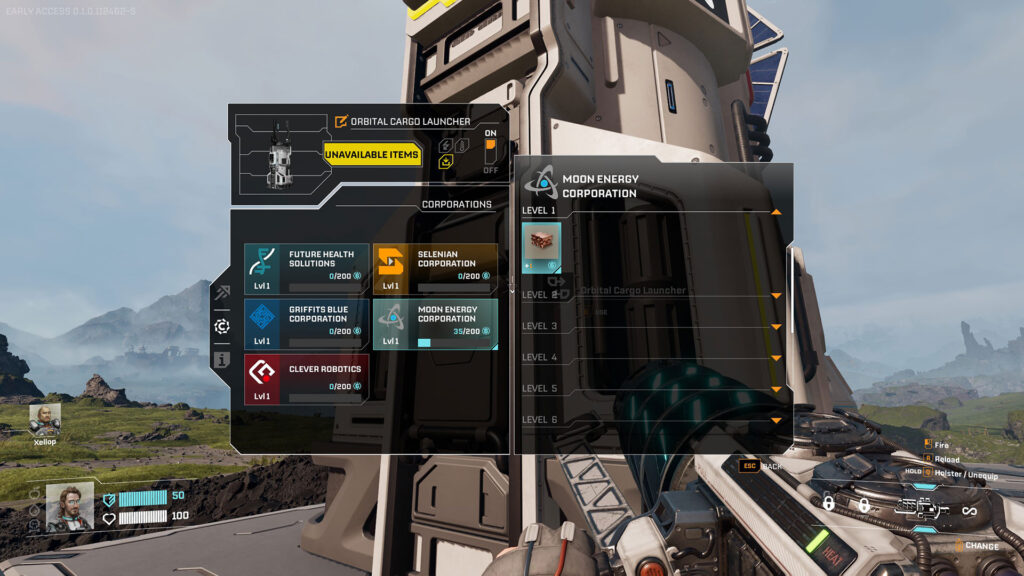Select the Level 1 brick-block reward item
The image size is (1024, 576).
point(541,247)
